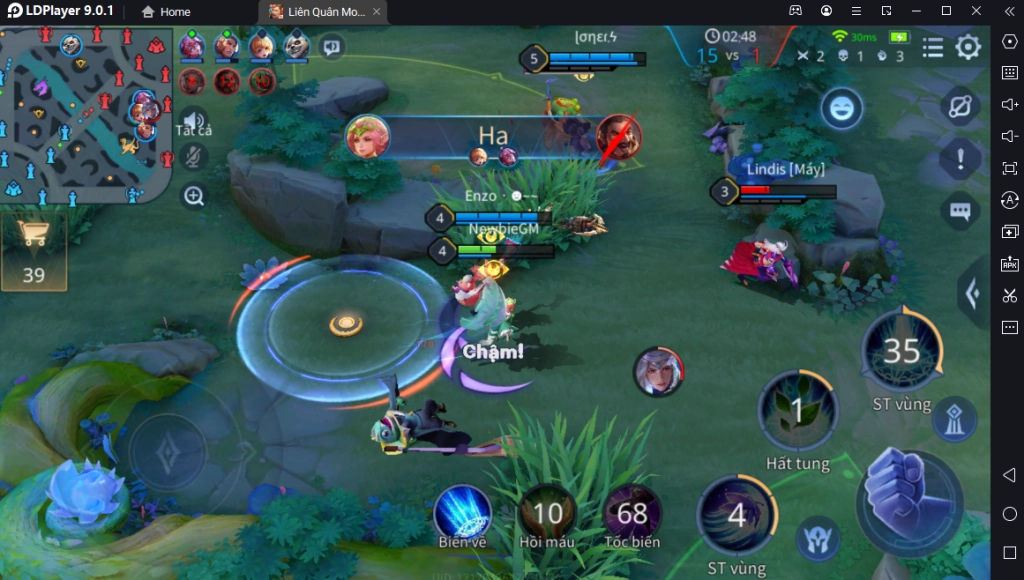The height and width of the screenshot is (580, 1024).
Task: Cast the Tốc biến flash spell
Action: click(632, 512)
